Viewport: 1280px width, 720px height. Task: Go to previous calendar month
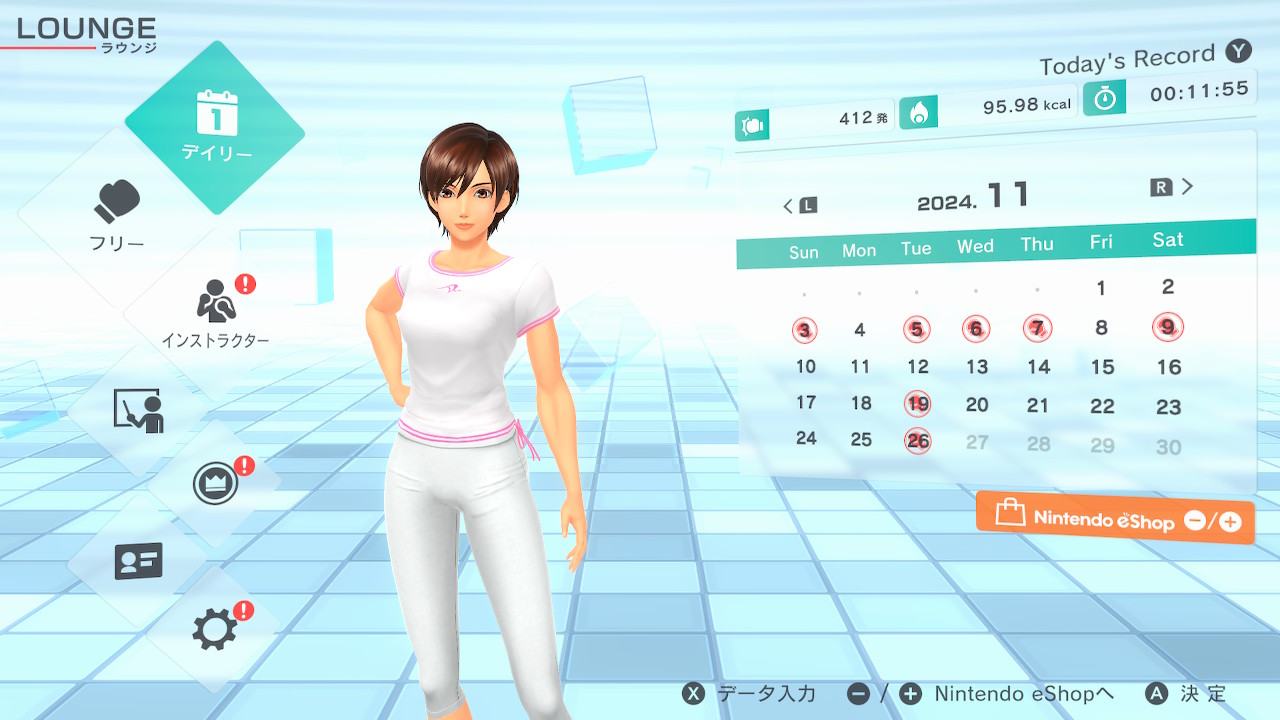pyautogui.click(x=799, y=206)
